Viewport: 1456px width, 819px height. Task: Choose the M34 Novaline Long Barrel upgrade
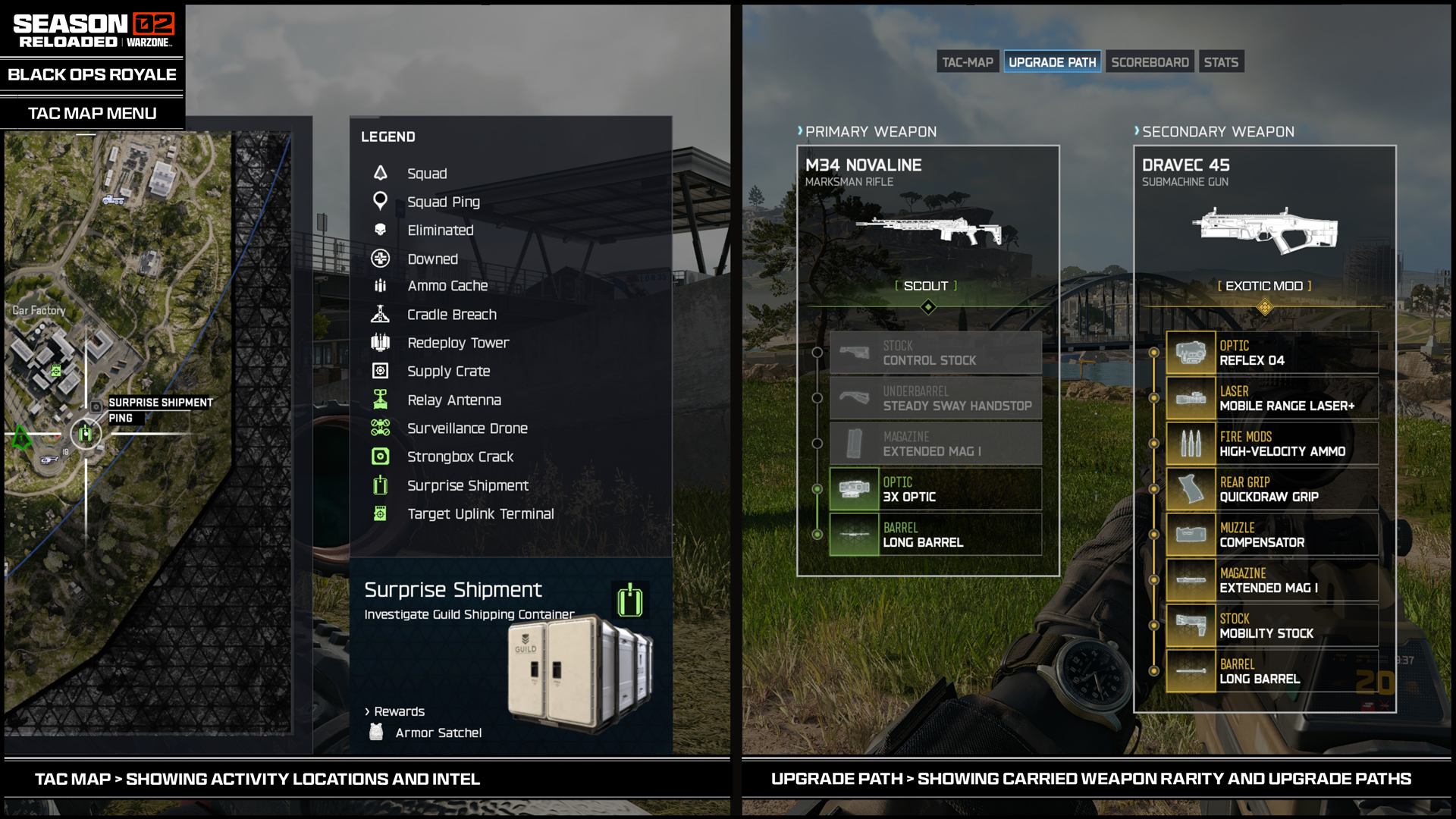pyautogui.click(x=935, y=535)
